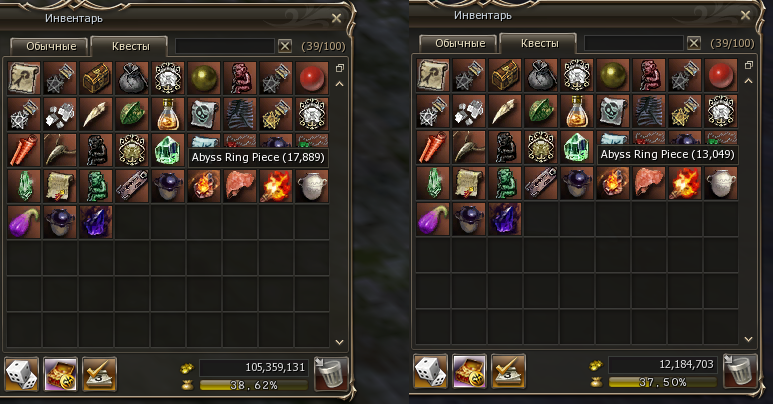
Task: Close the inventory holding 12,184,703 adena
Action: click(x=745, y=15)
